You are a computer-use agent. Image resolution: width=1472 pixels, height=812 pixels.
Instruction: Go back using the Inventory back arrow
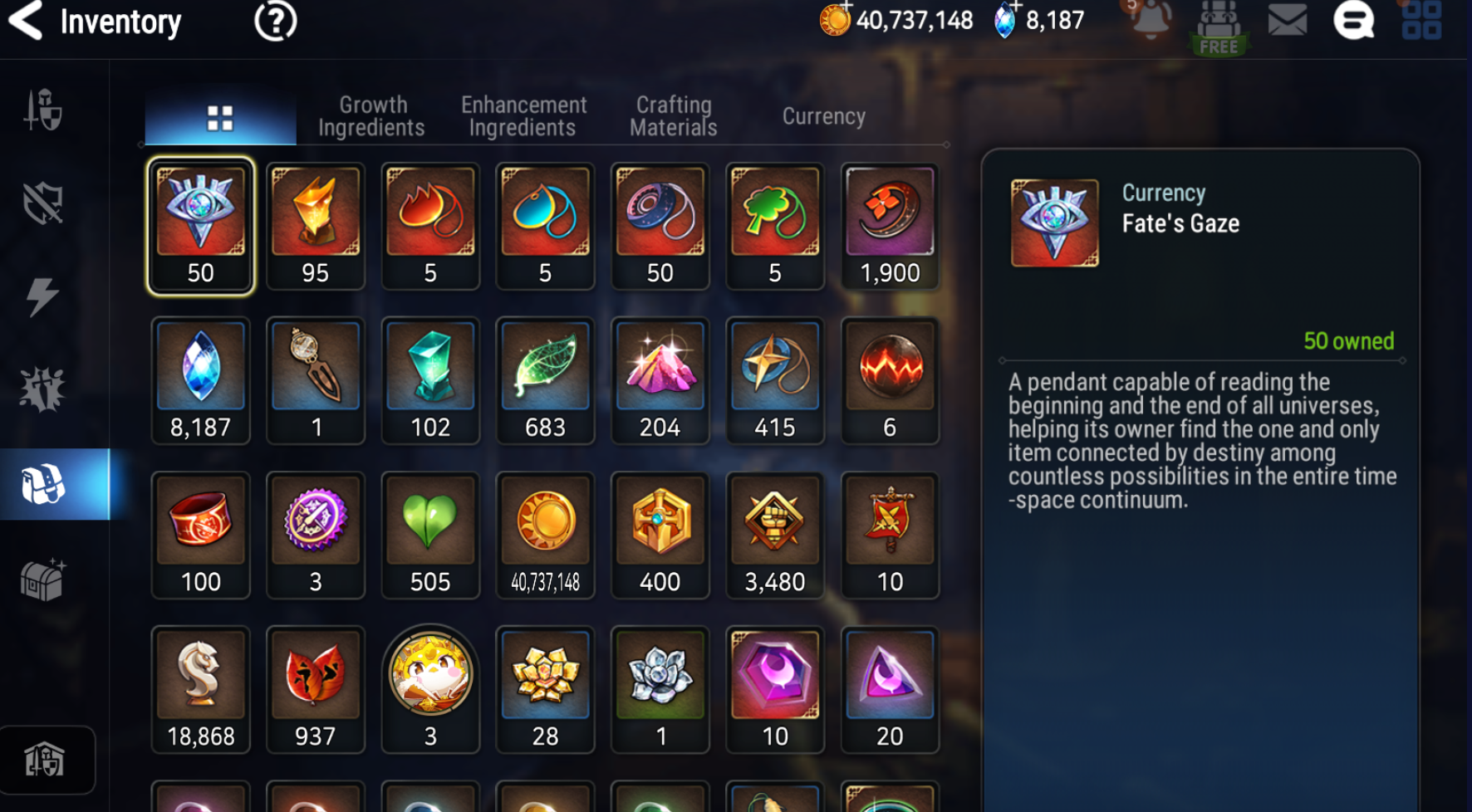[27, 21]
